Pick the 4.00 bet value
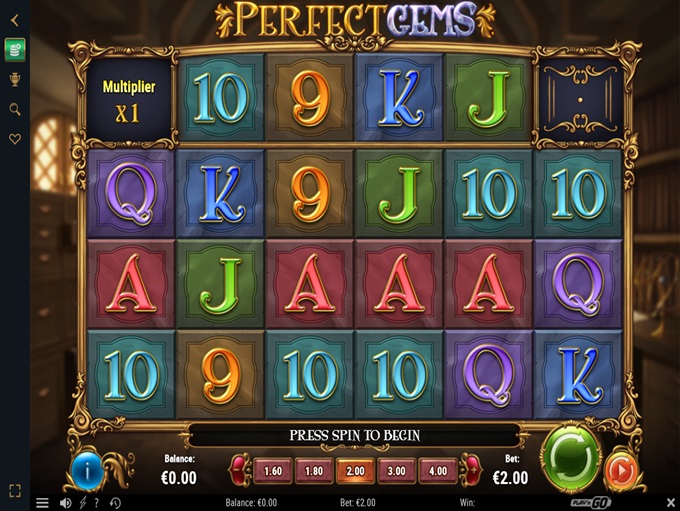The image size is (680, 511). coord(436,470)
